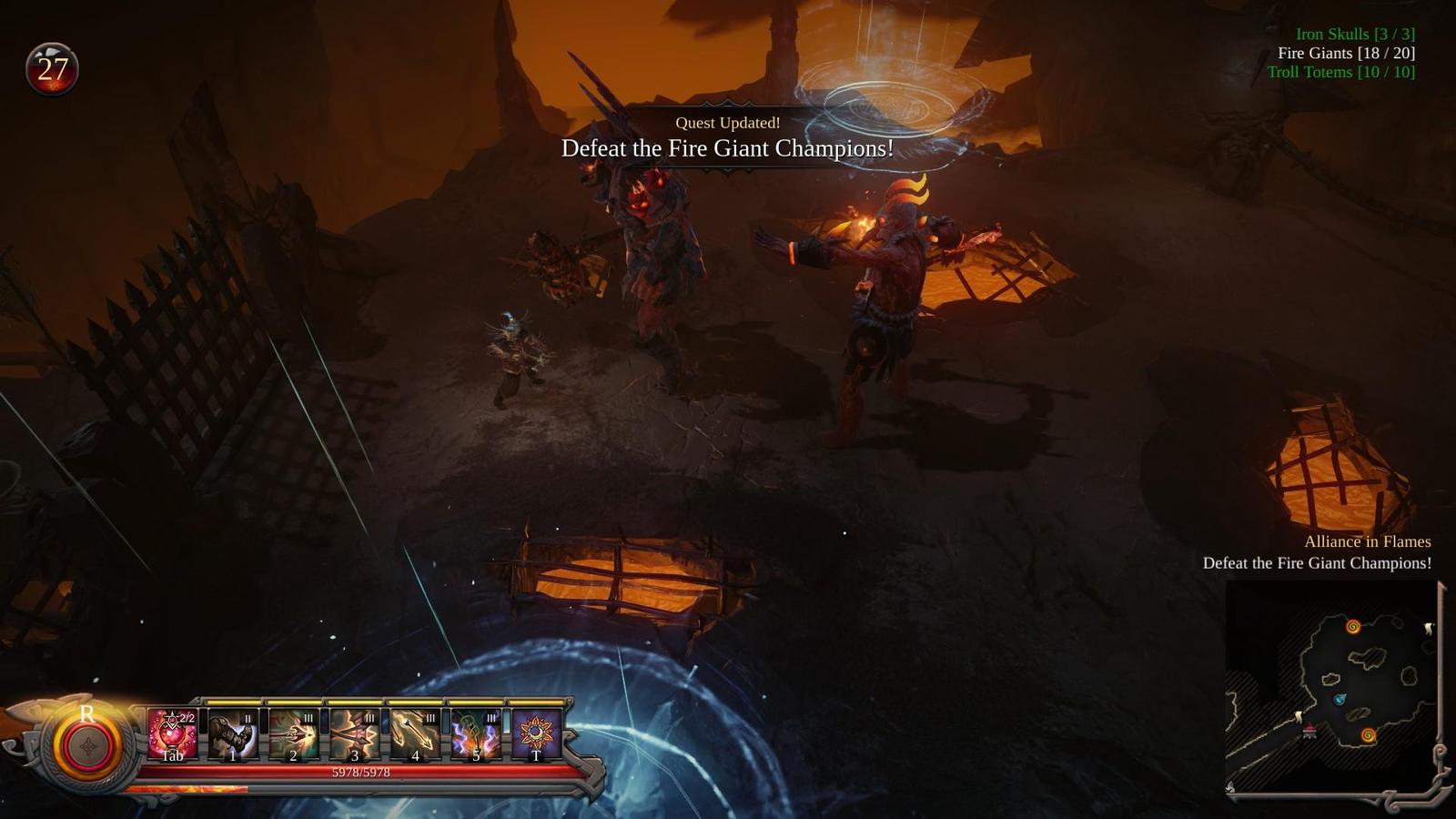This screenshot has width=1456, height=819.
Task: Activate the single red arrow skill
Action: (293, 734)
